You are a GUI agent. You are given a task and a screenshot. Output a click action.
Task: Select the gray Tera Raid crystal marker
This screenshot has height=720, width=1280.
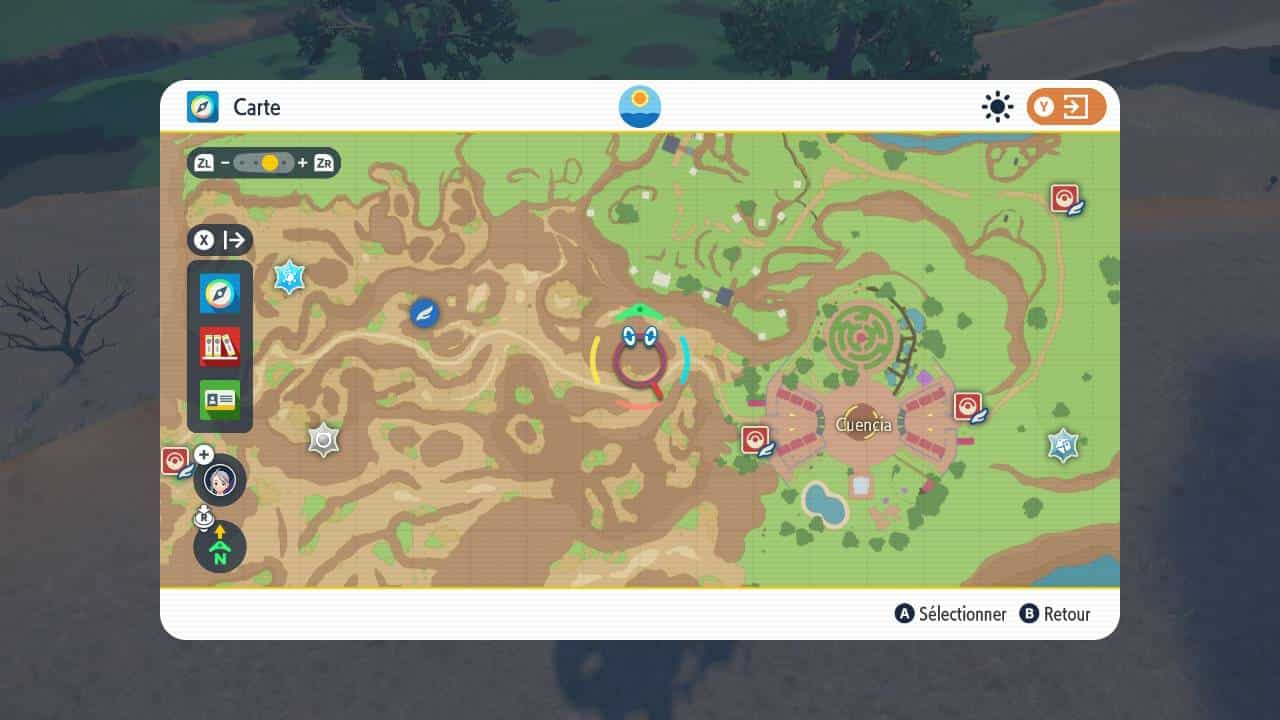323,440
